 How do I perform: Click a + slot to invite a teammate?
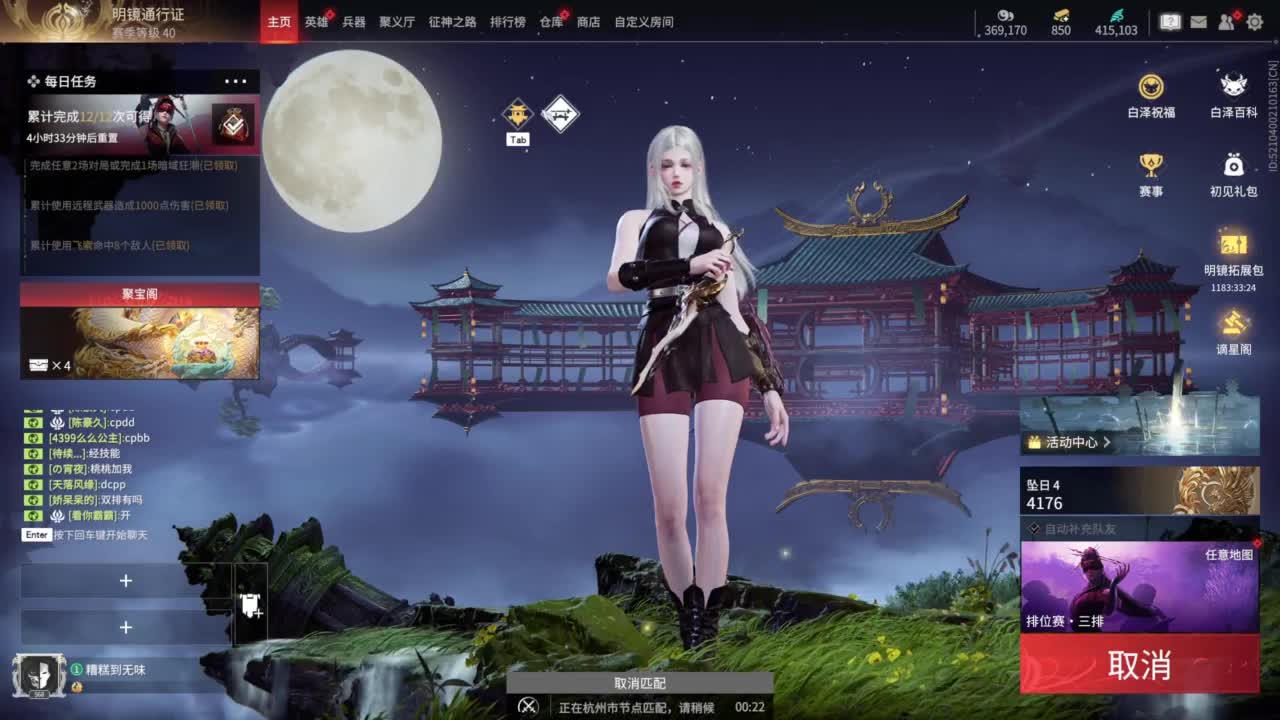pyautogui.click(x=127, y=580)
